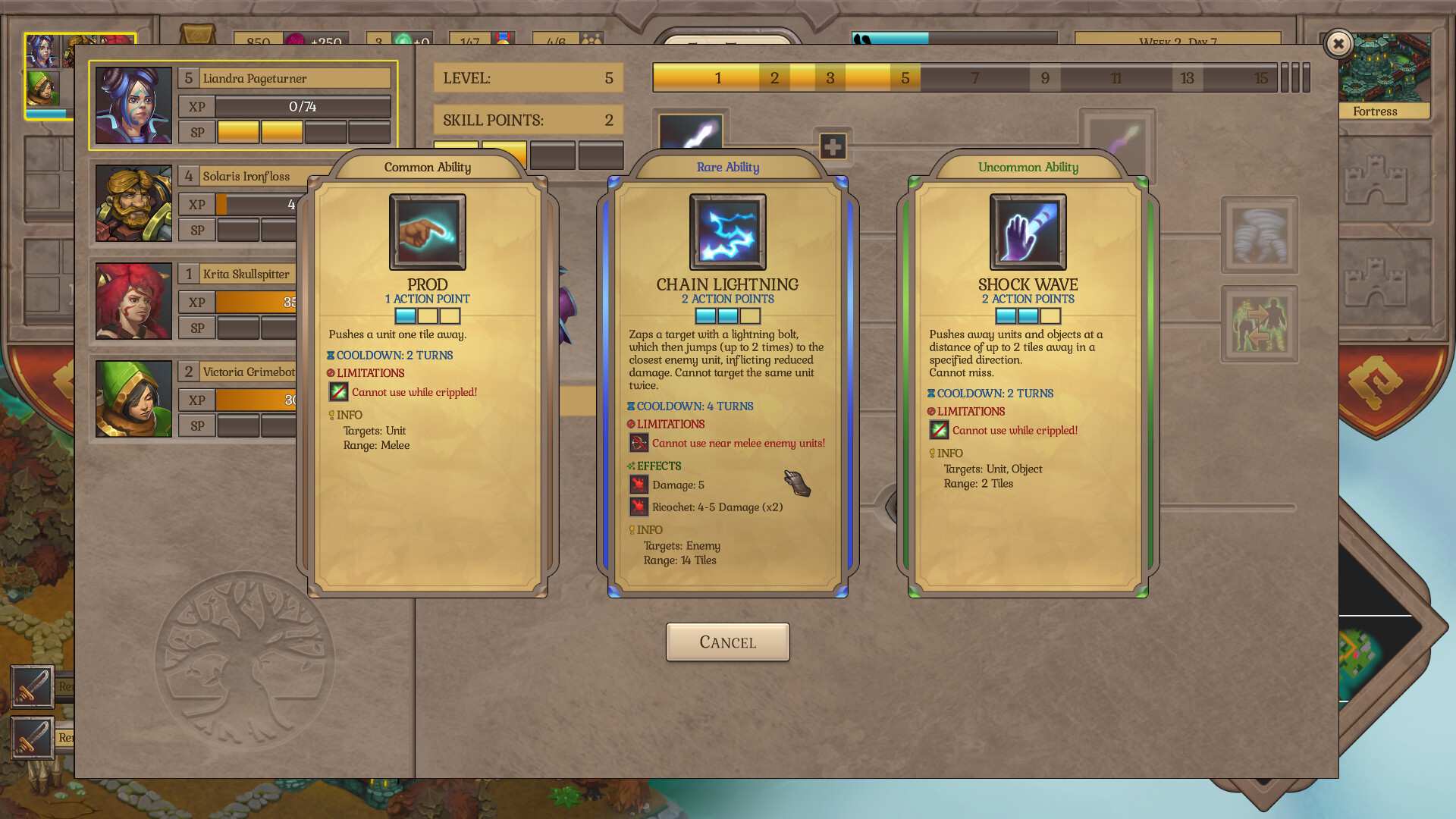Toggle the second action point square under Shock Wave

[1027, 315]
